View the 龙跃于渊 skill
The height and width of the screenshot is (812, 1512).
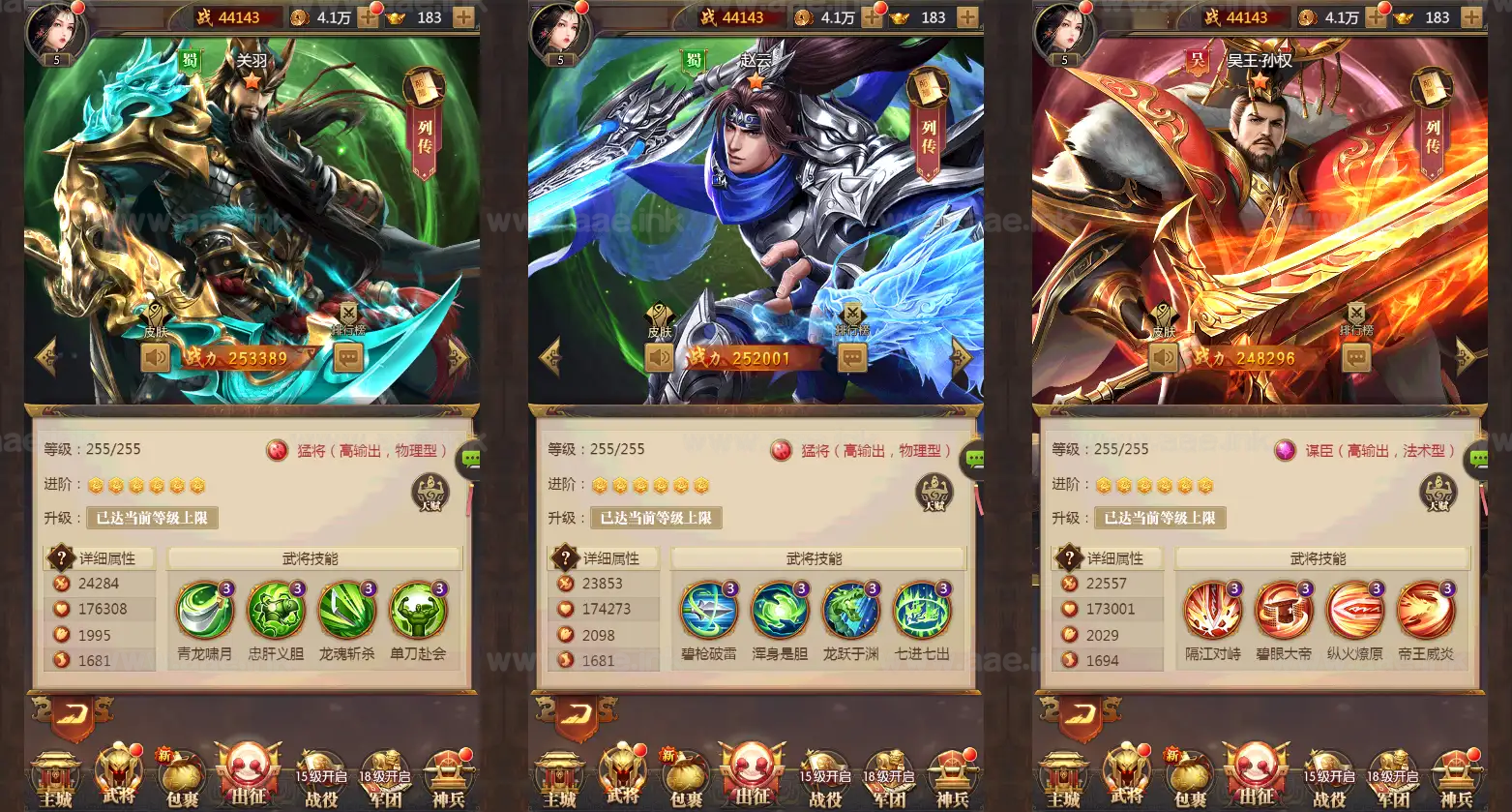tap(851, 612)
